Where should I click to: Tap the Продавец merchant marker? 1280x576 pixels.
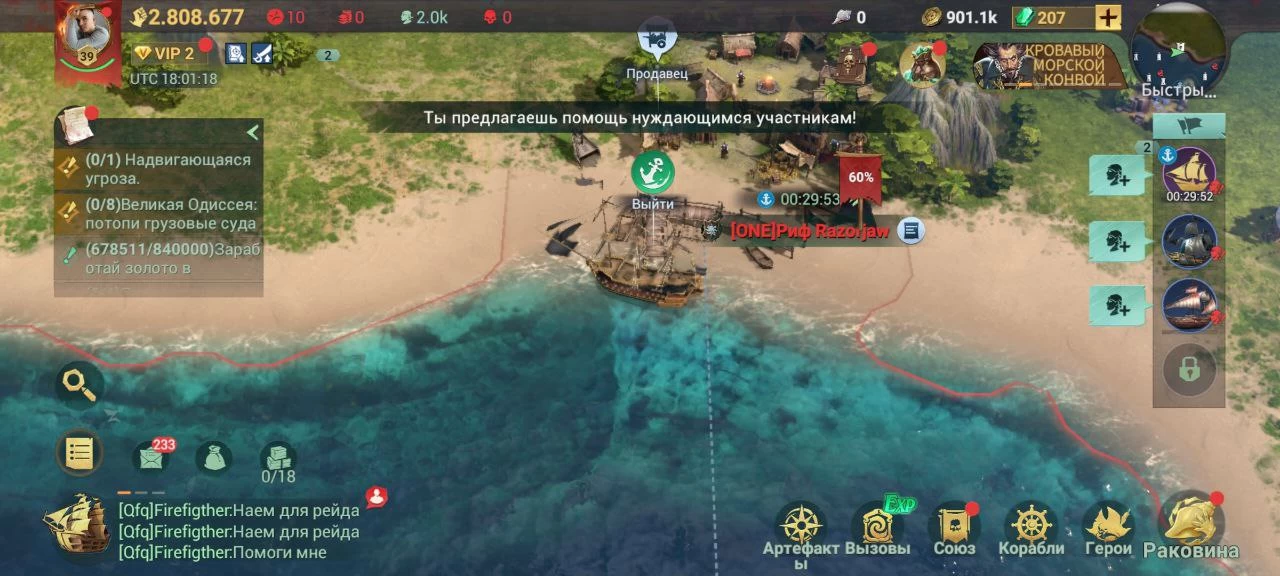pyautogui.click(x=657, y=41)
